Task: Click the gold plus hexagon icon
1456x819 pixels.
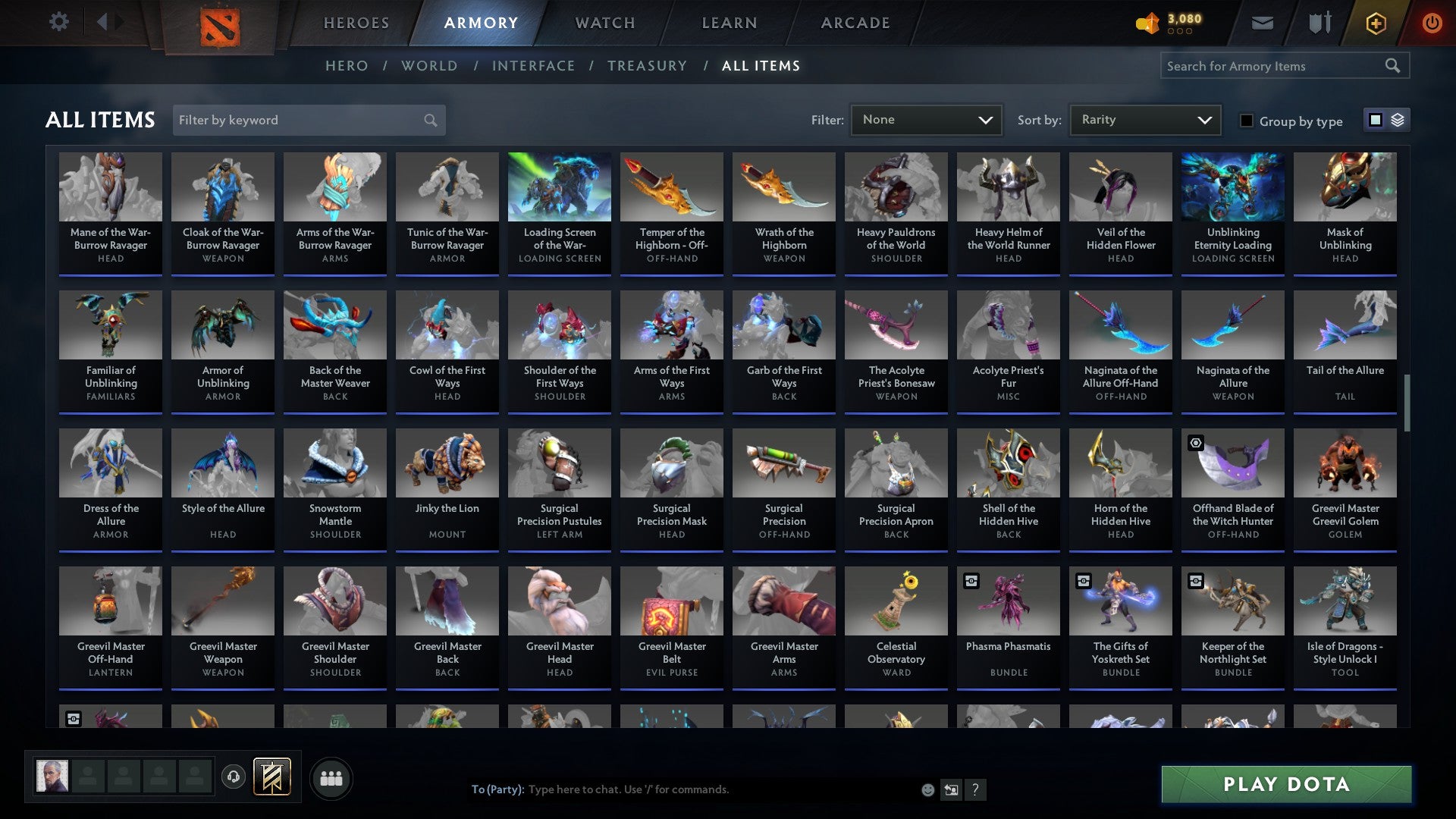Action: pos(1375,23)
